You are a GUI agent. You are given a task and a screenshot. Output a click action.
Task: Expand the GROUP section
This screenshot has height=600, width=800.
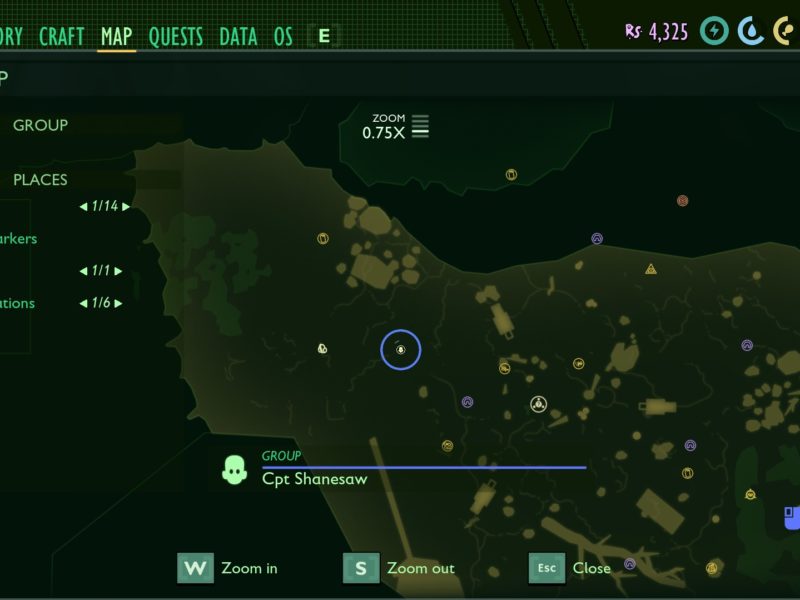tap(41, 125)
